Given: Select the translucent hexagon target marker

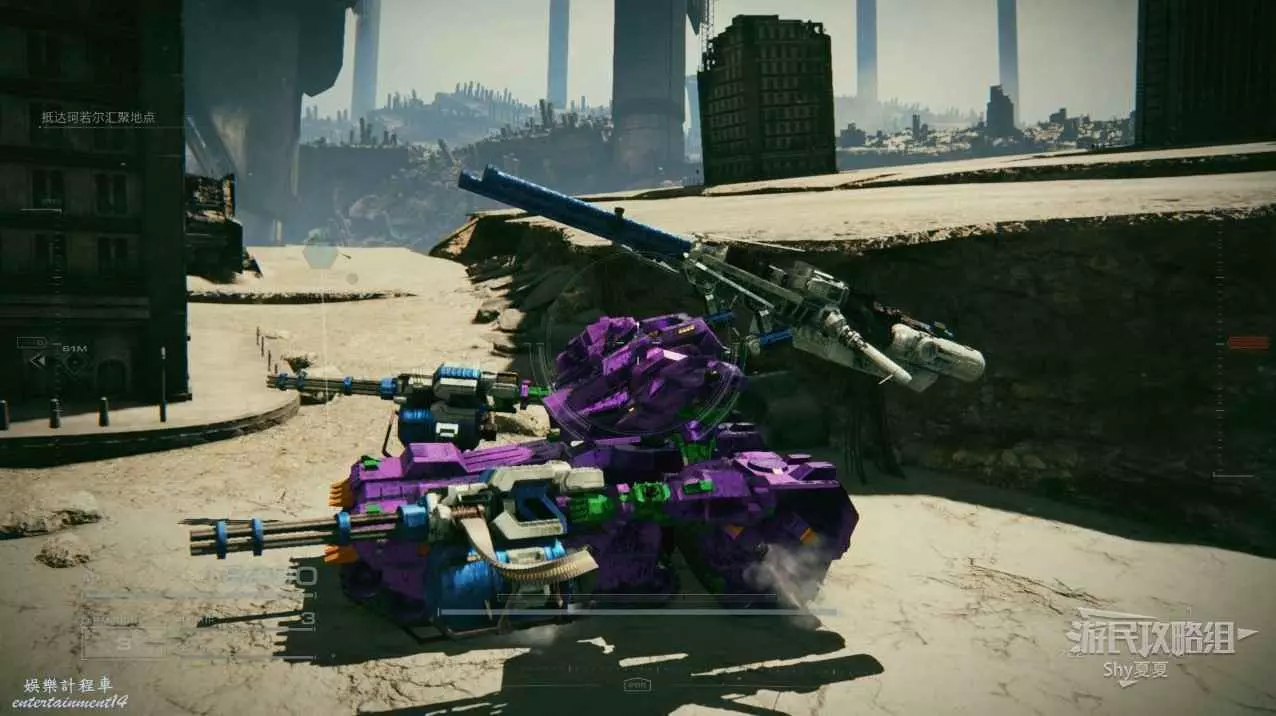Looking at the screenshot, I should [319, 254].
